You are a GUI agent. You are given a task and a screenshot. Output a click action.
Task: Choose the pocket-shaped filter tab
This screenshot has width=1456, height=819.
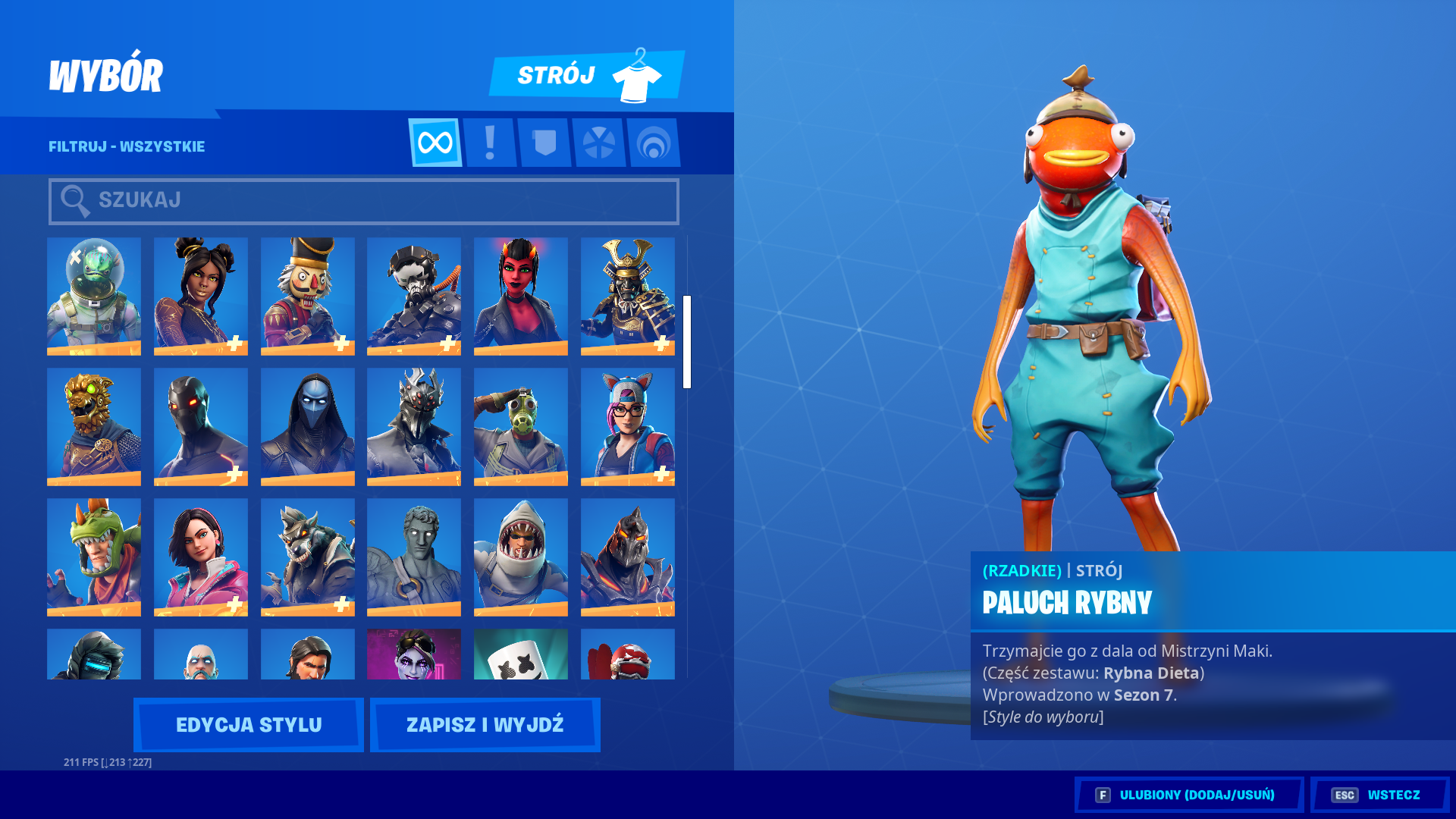pos(544,143)
